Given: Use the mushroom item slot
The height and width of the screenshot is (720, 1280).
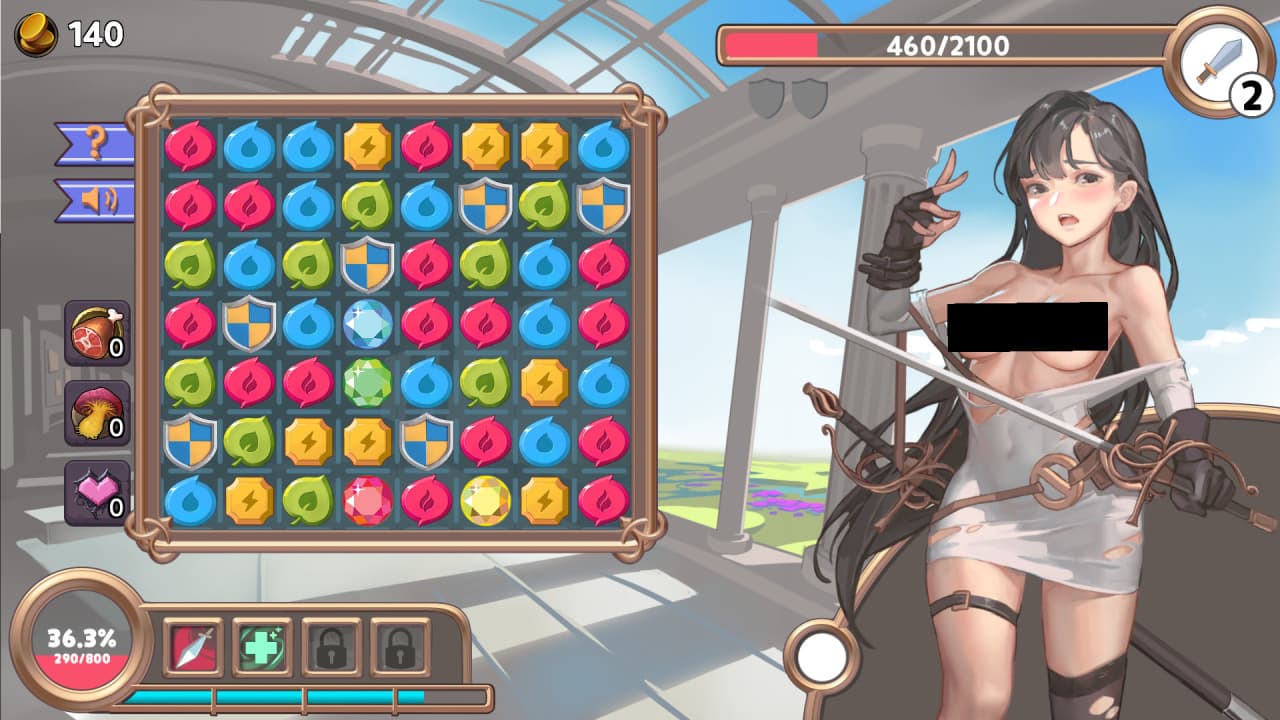Looking at the screenshot, I should click(97, 412).
